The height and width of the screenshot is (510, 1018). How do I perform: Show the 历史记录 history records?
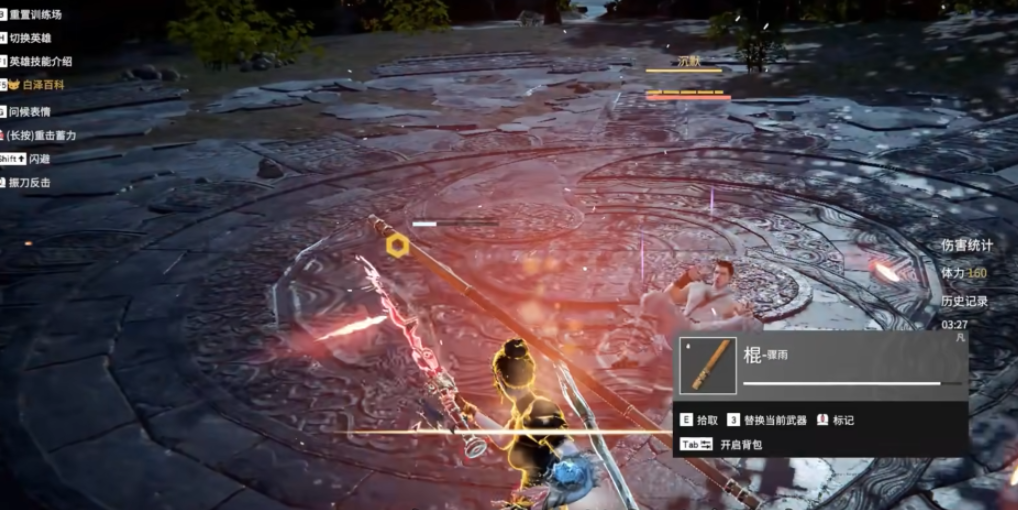point(964,300)
